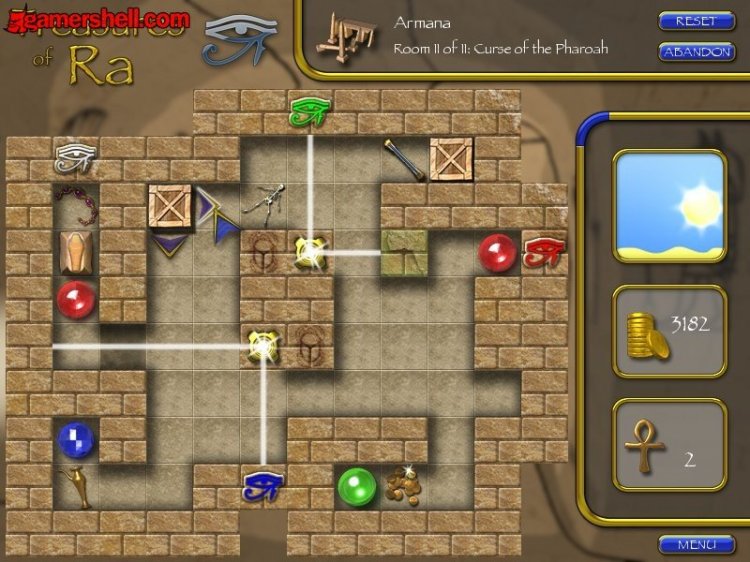
Task: Select the blue Eye of Ra tile
Action: point(263,487)
